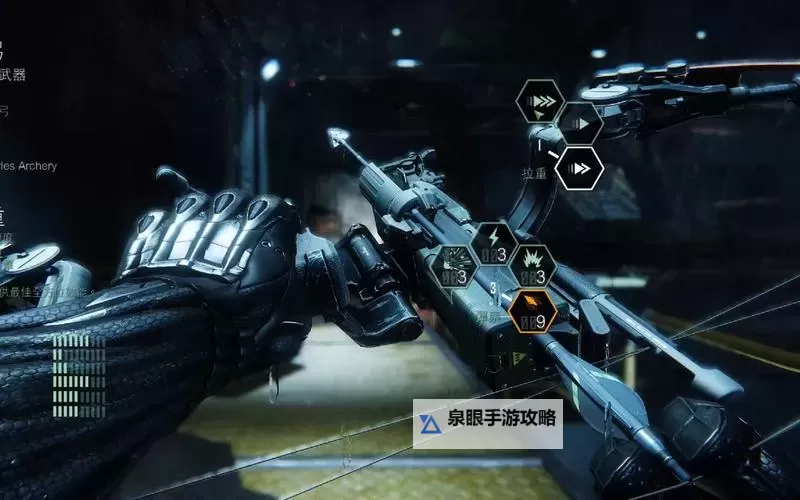
Task: Click the 泉眼手游攻略 watermark banner
Action: (x=488, y=424)
